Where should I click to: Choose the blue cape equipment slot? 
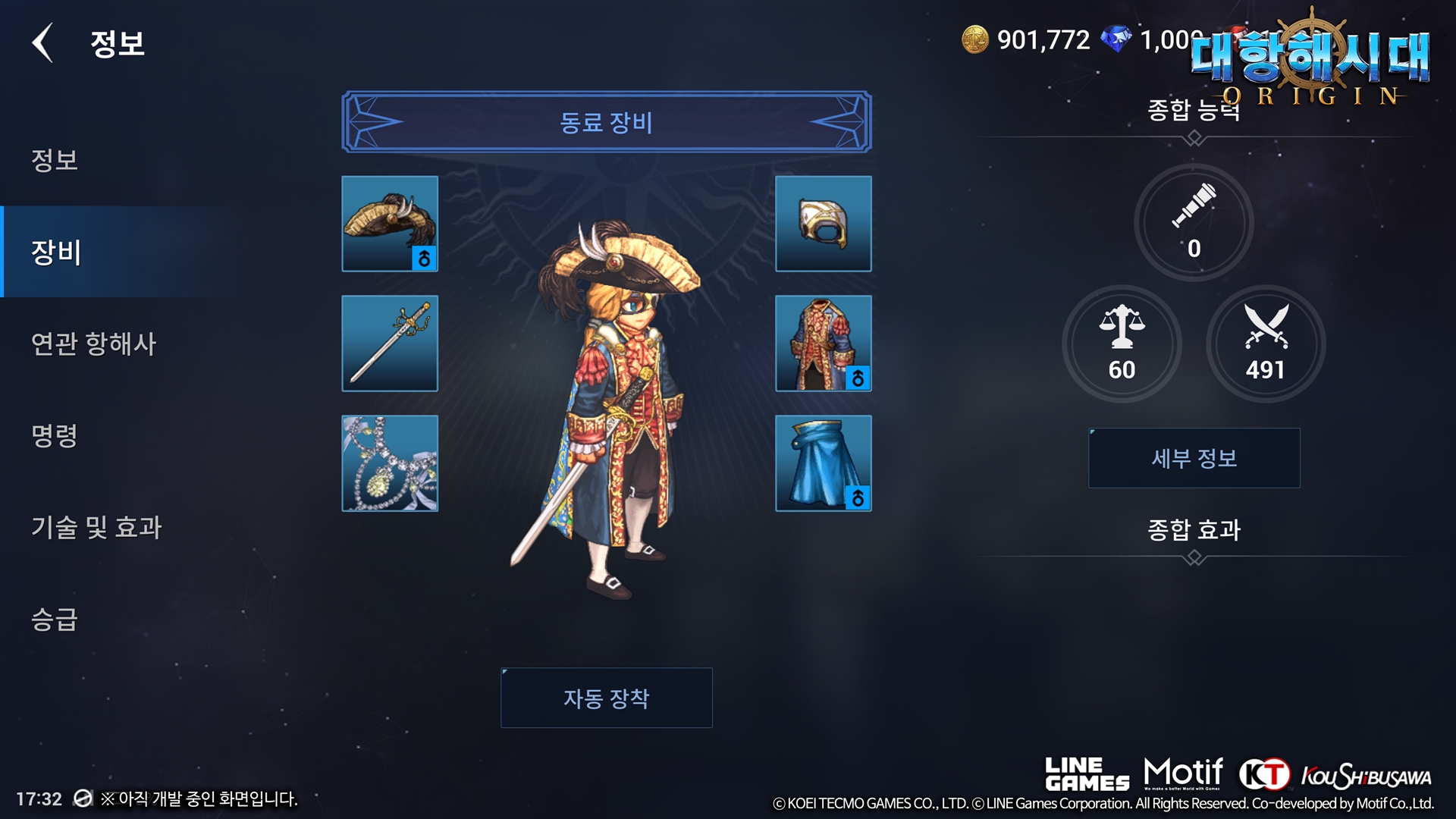coord(823,463)
